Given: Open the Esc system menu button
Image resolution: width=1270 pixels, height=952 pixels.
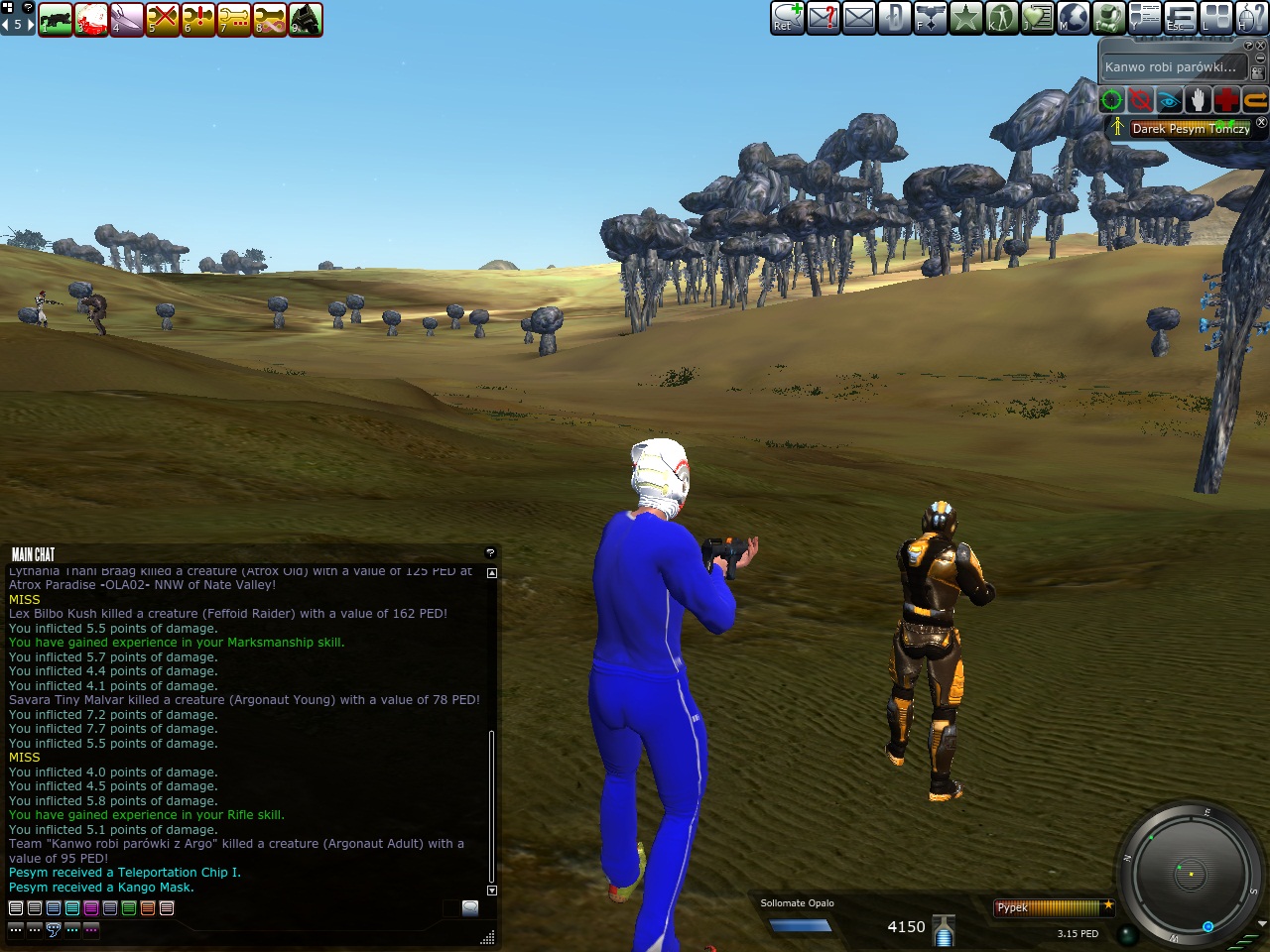Looking at the screenshot, I should click(x=1180, y=17).
